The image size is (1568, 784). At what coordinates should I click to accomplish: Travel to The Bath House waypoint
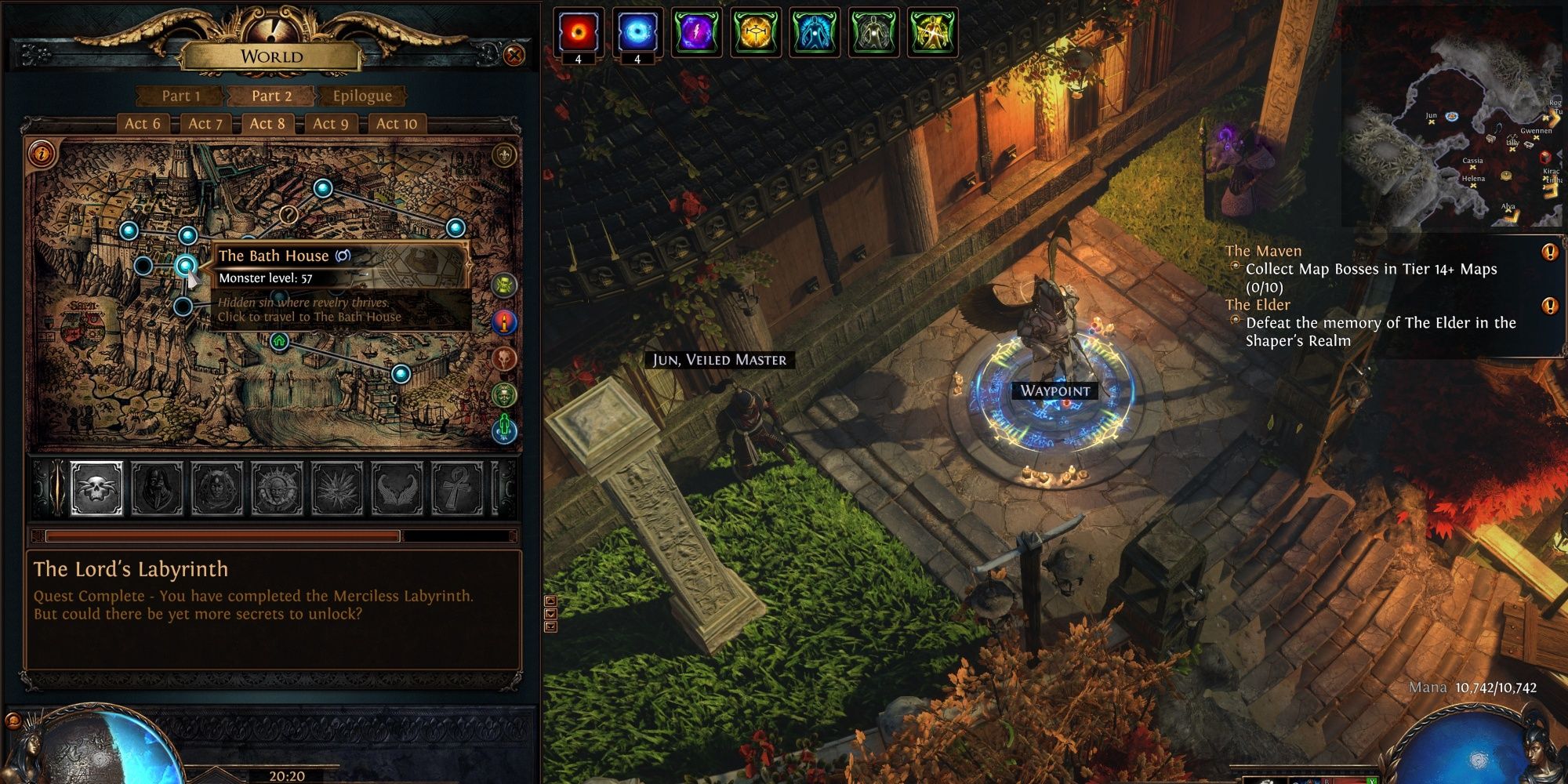point(185,266)
